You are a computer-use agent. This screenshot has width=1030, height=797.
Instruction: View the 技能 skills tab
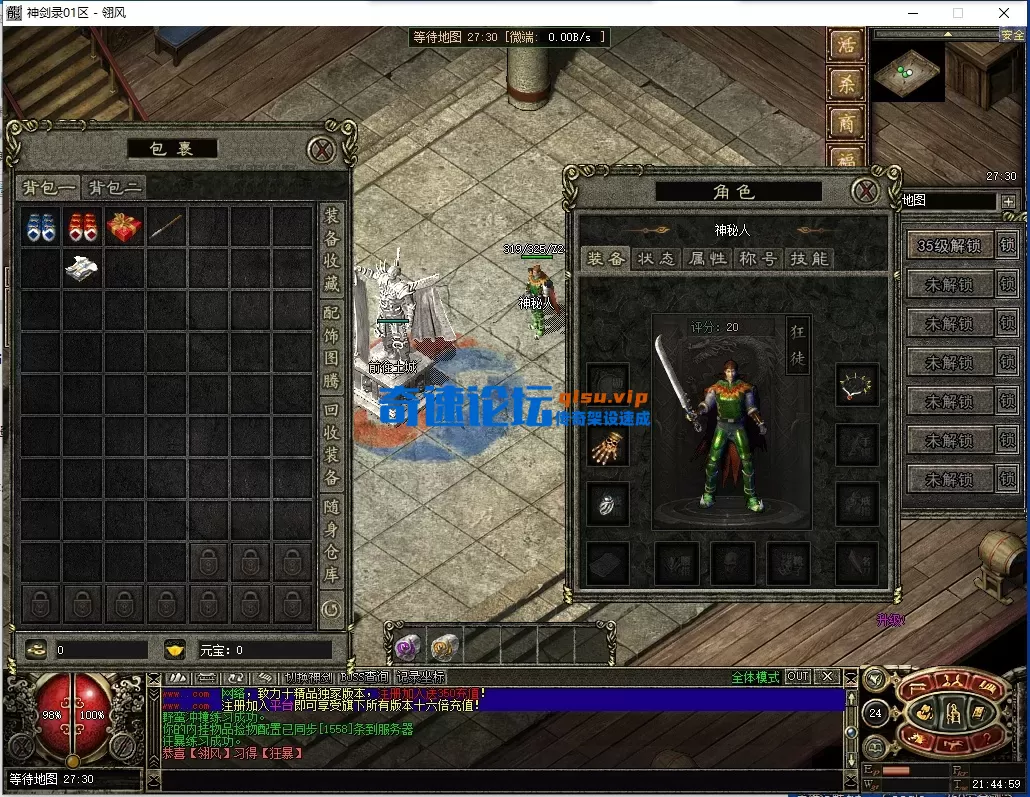point(808,259)
